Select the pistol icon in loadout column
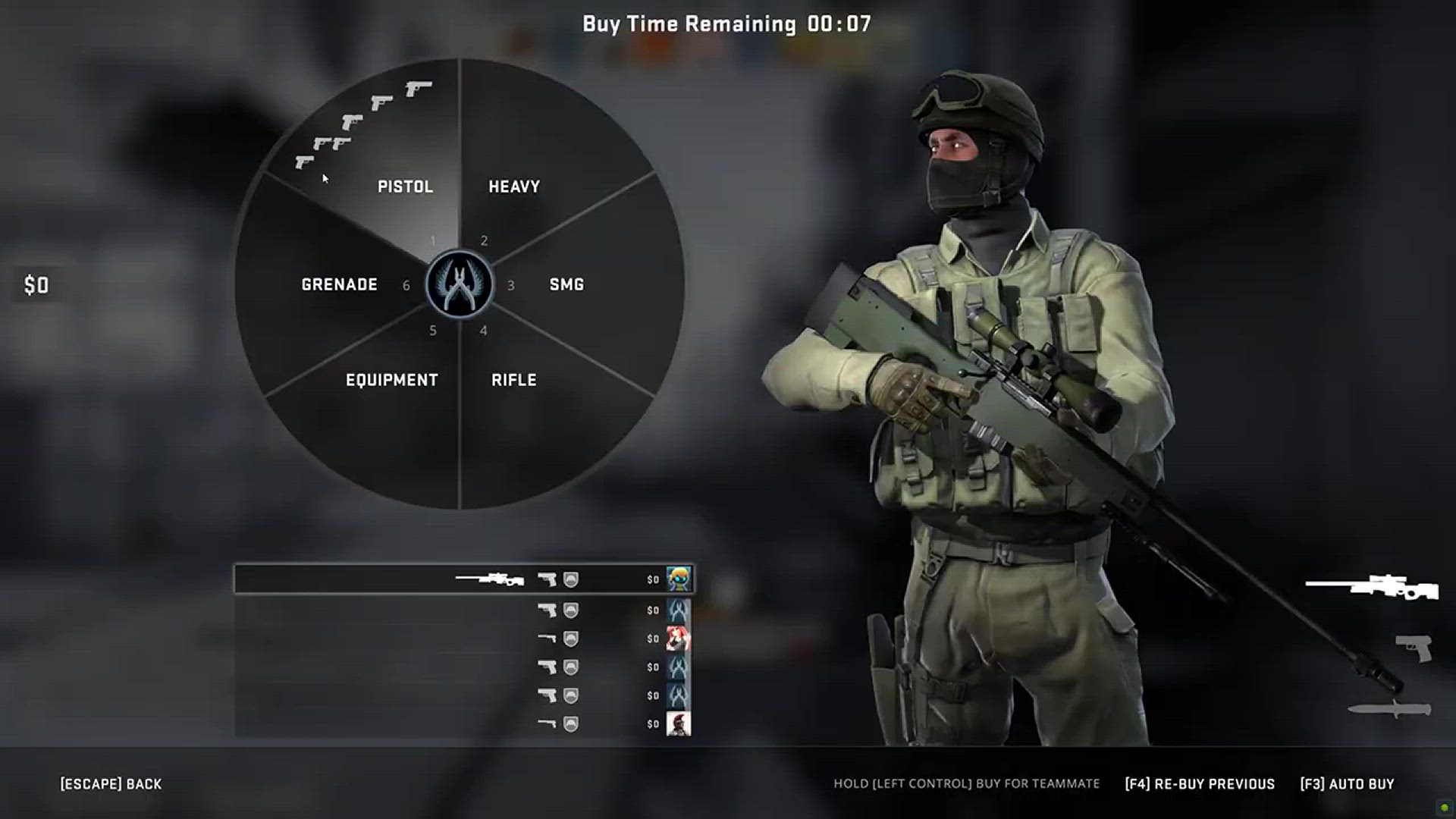 [x=1414, y=649]
